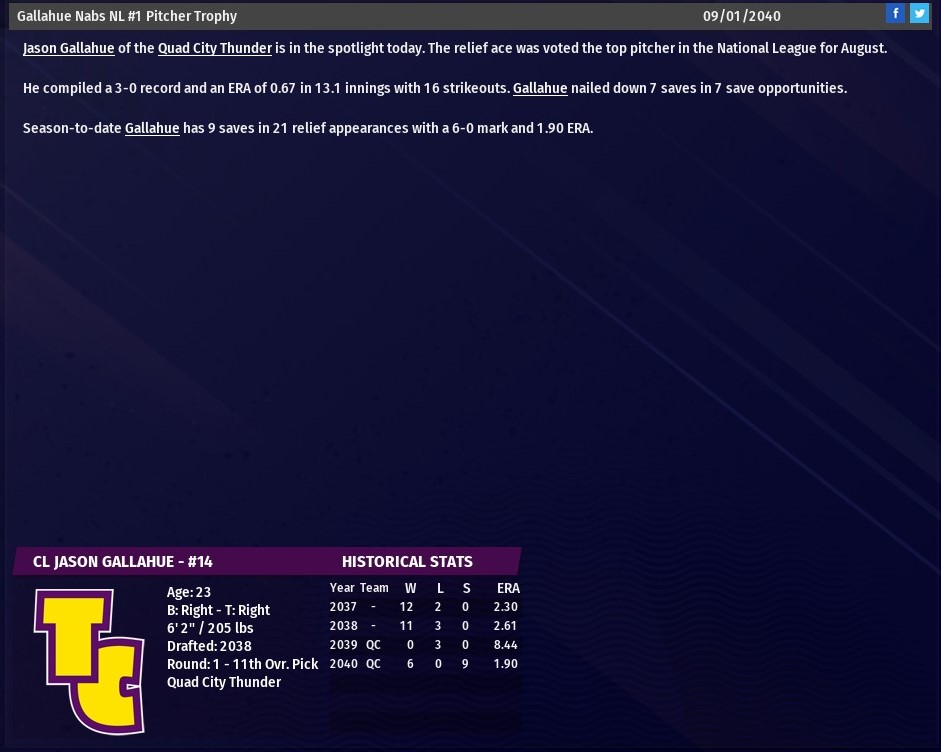Share the article on Facebook
The image size is (941, 752).
click(895, 14)
